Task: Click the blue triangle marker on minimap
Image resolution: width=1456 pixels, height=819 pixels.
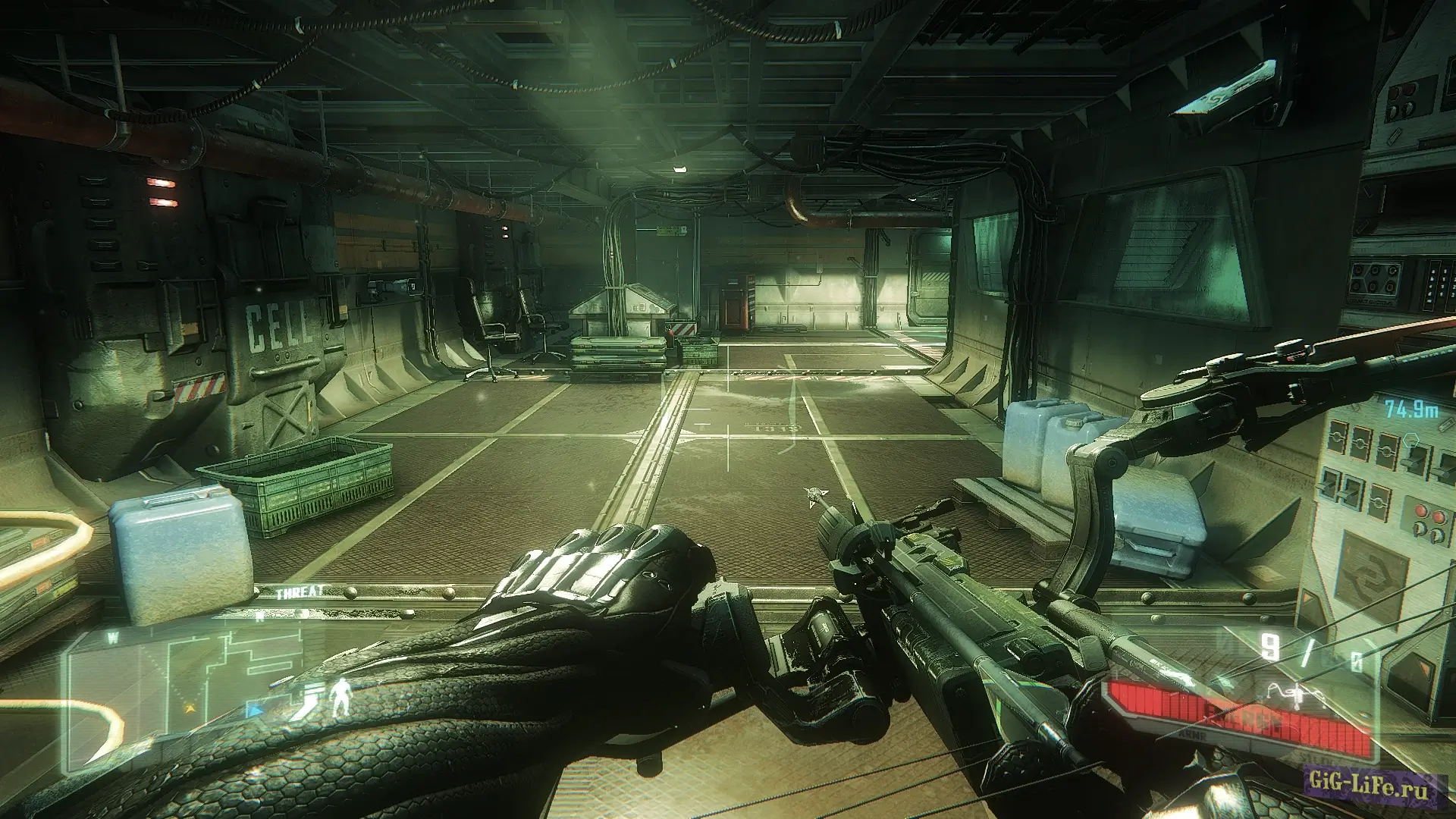Action: point(256,711)
